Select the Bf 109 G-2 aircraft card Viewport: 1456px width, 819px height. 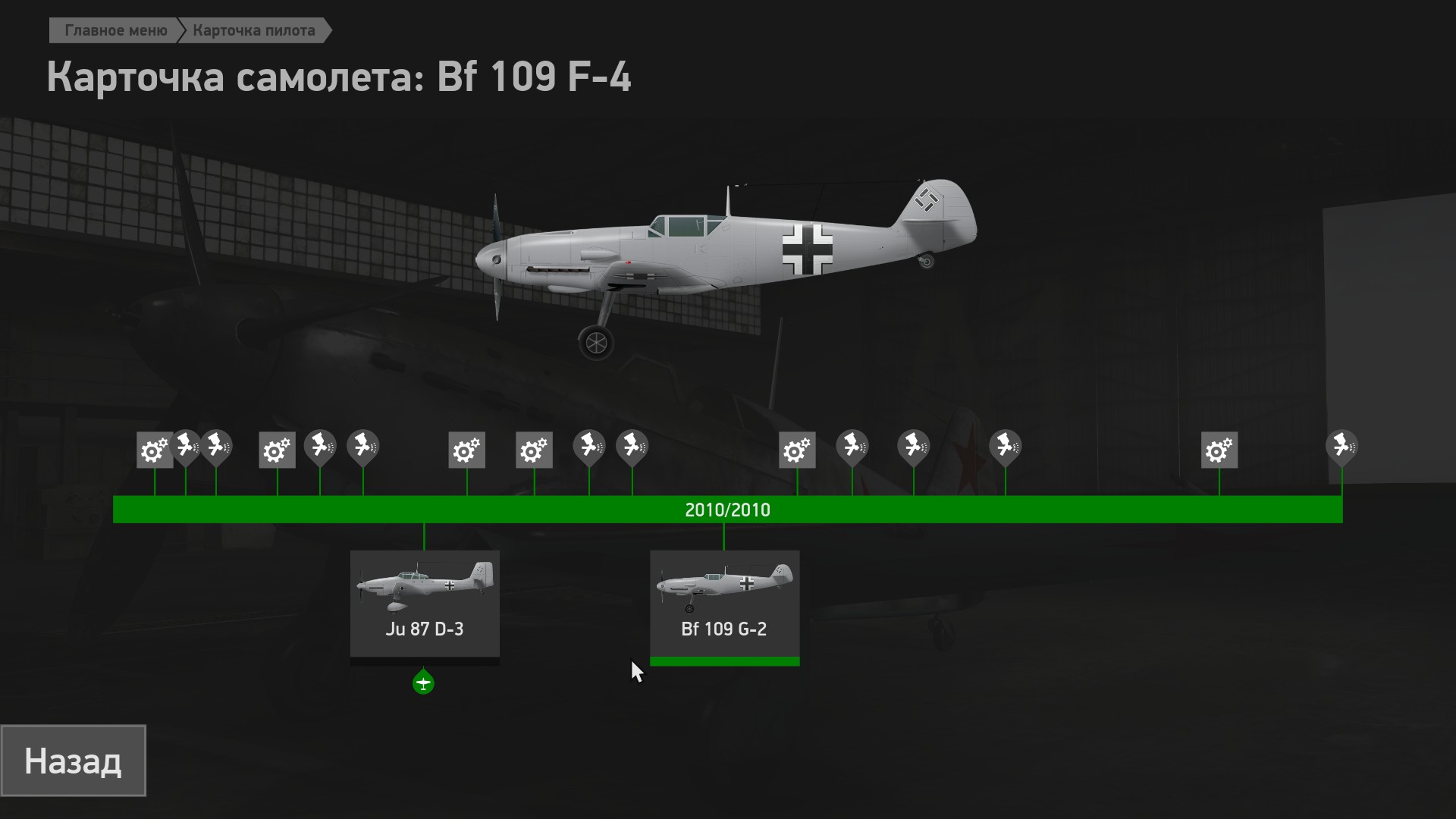tap(724, 604)
